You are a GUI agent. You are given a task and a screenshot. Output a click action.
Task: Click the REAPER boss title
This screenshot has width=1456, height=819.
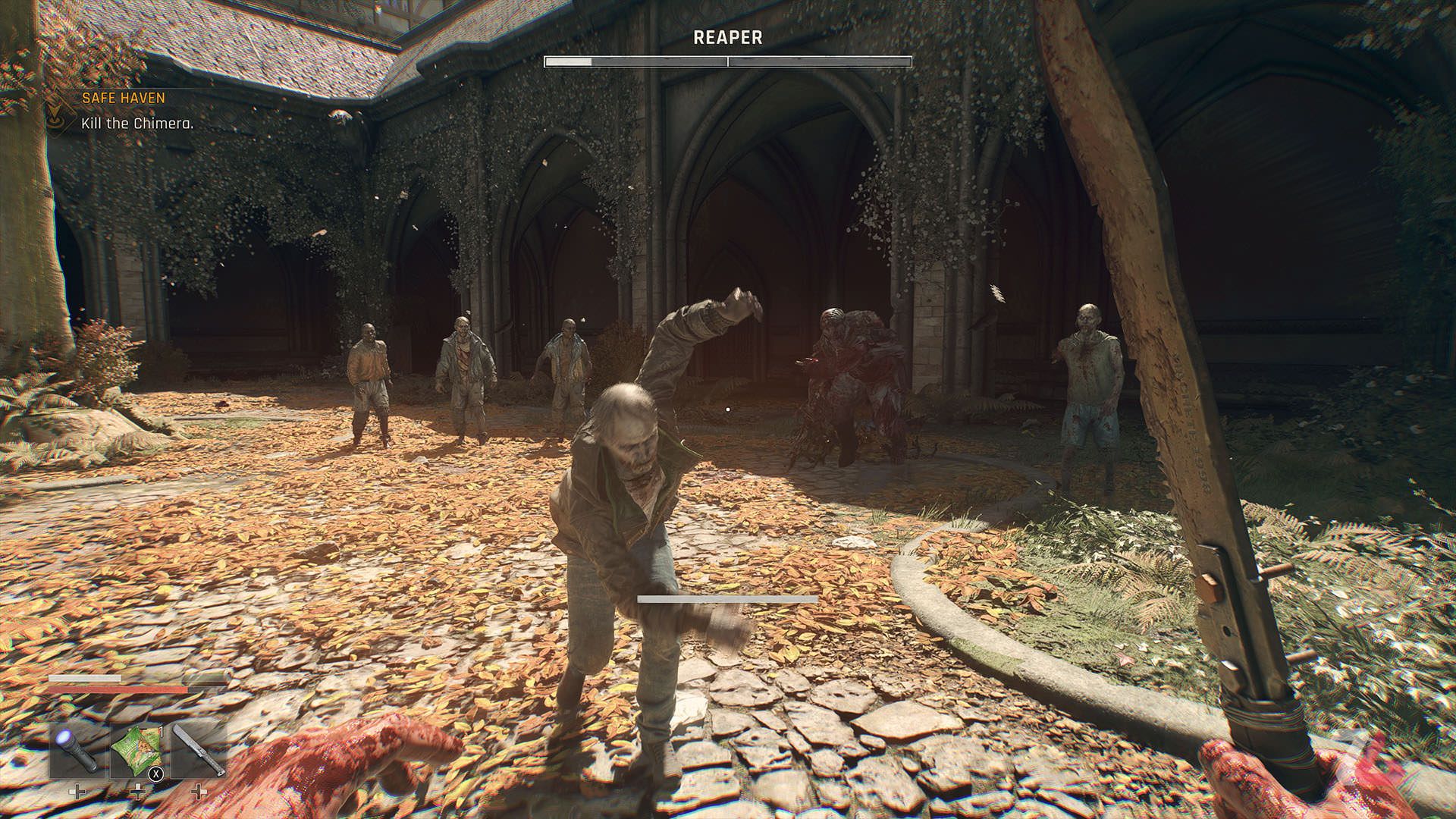726,35
